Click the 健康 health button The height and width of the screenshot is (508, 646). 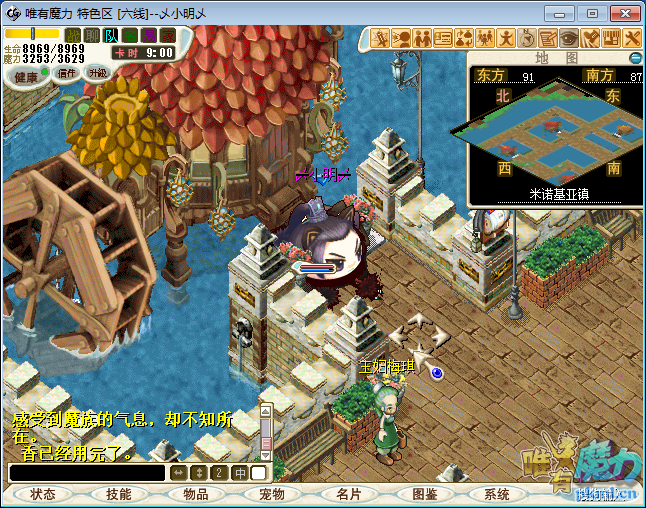26,77
